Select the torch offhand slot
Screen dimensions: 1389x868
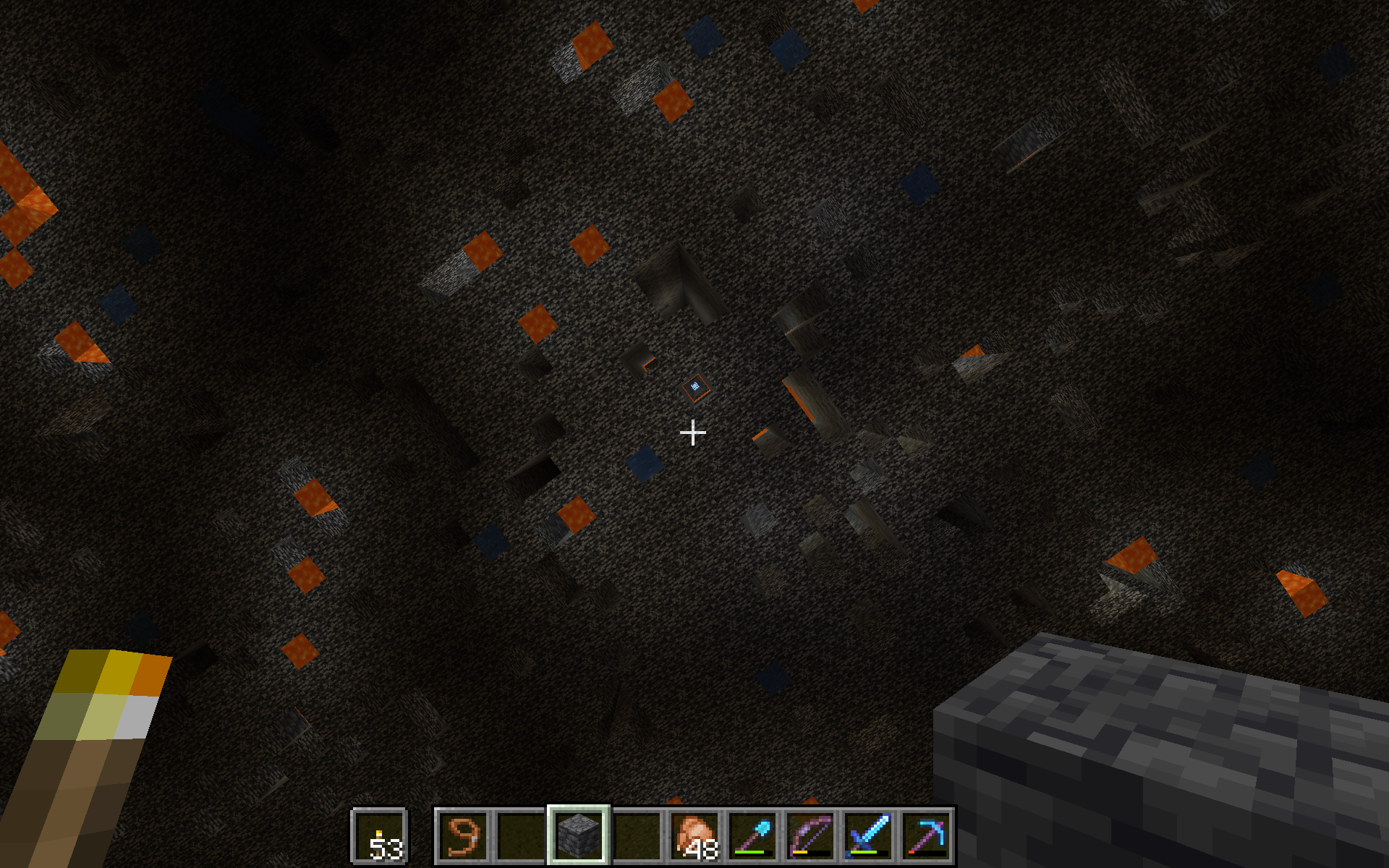[380, 836]
